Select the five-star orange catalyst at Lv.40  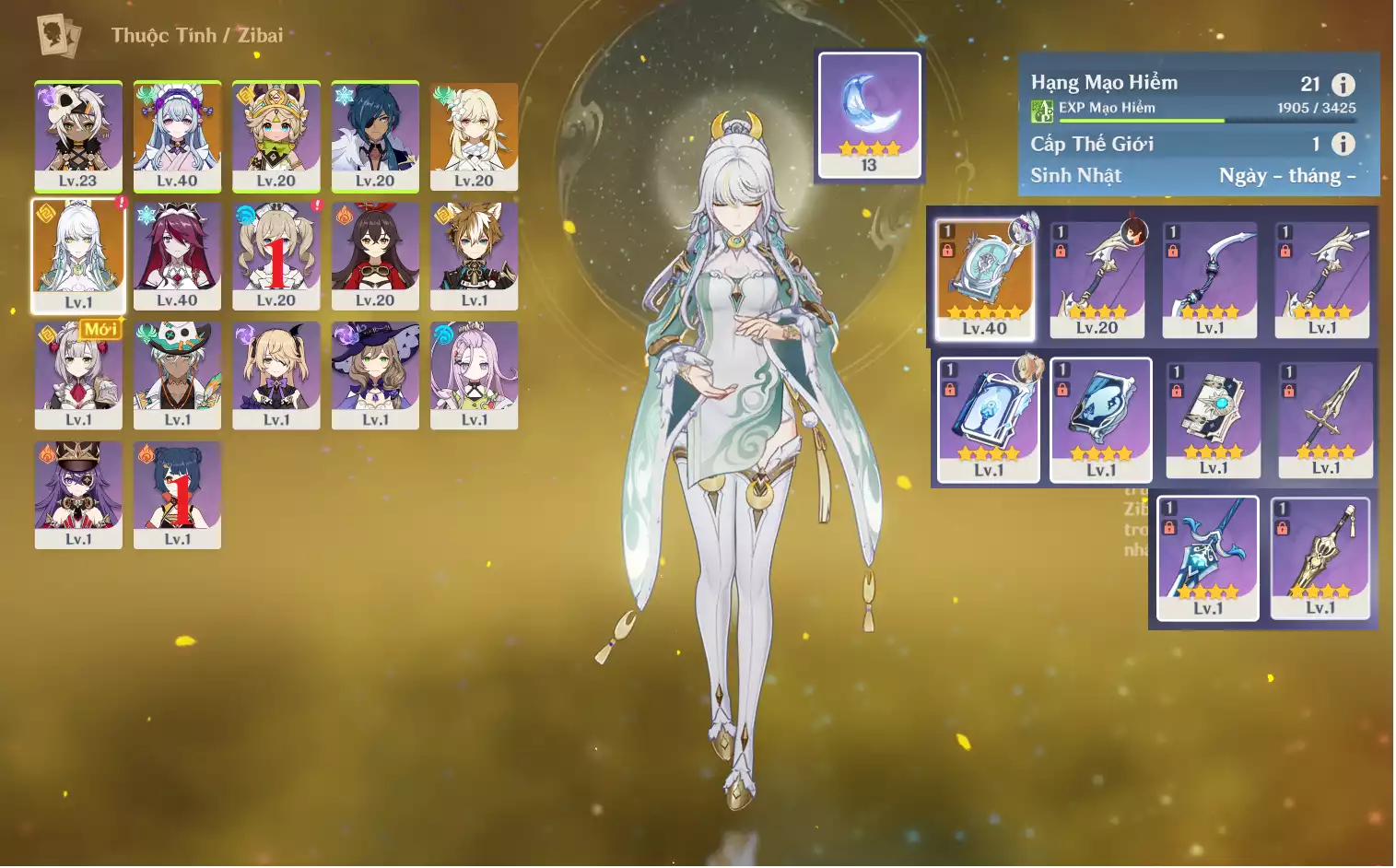pyautogui.click(x=985, y=278)
